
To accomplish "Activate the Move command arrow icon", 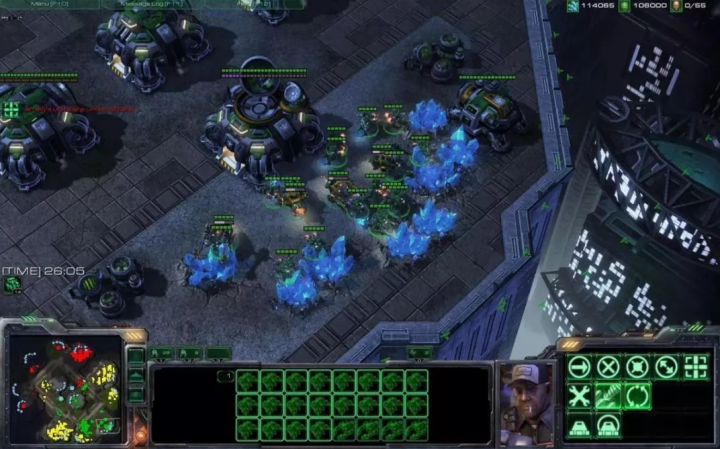I will pos(579,366).
